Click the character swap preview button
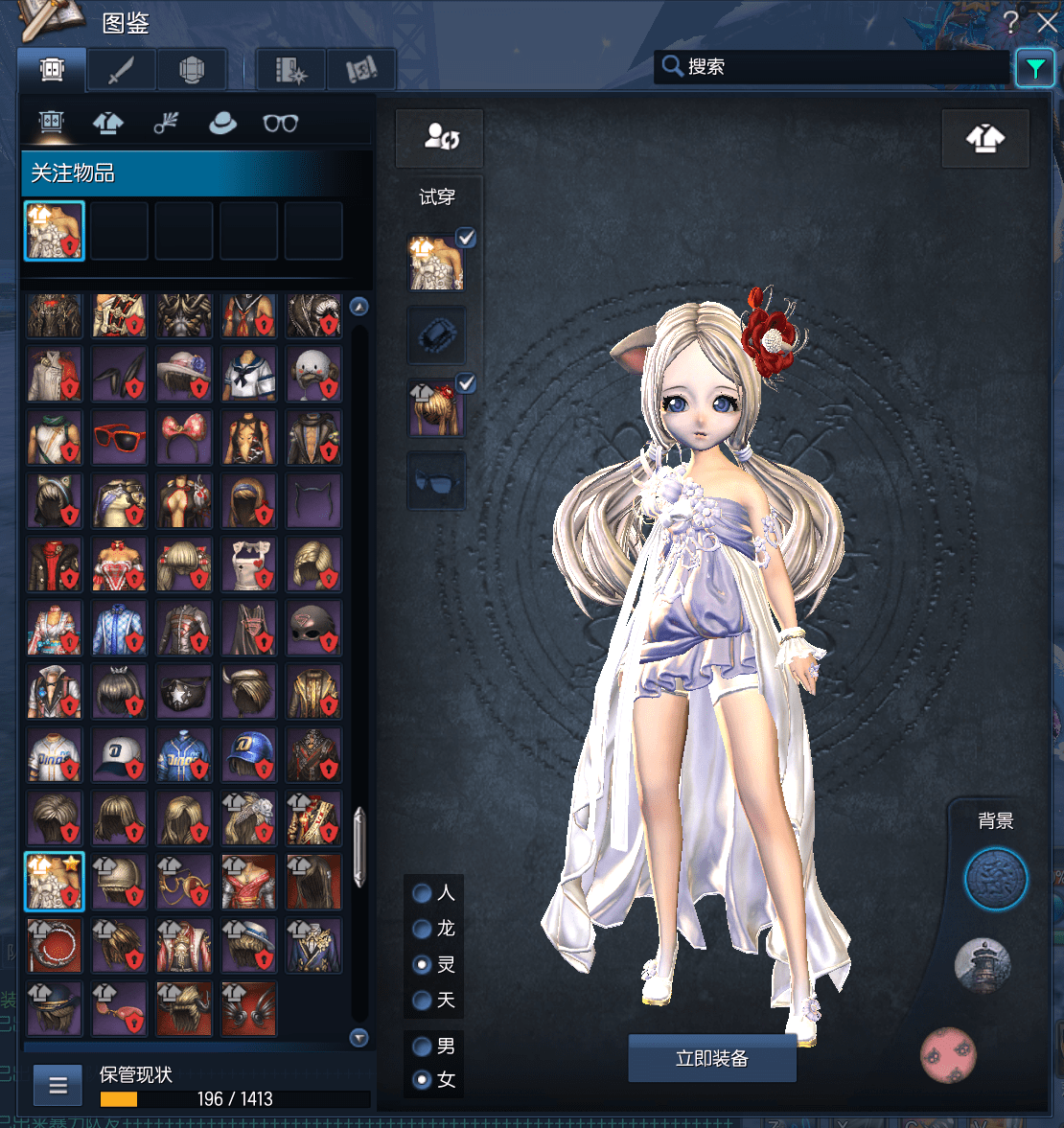The height and width of the screenshot is (1128, 1064). pos(441,138)
